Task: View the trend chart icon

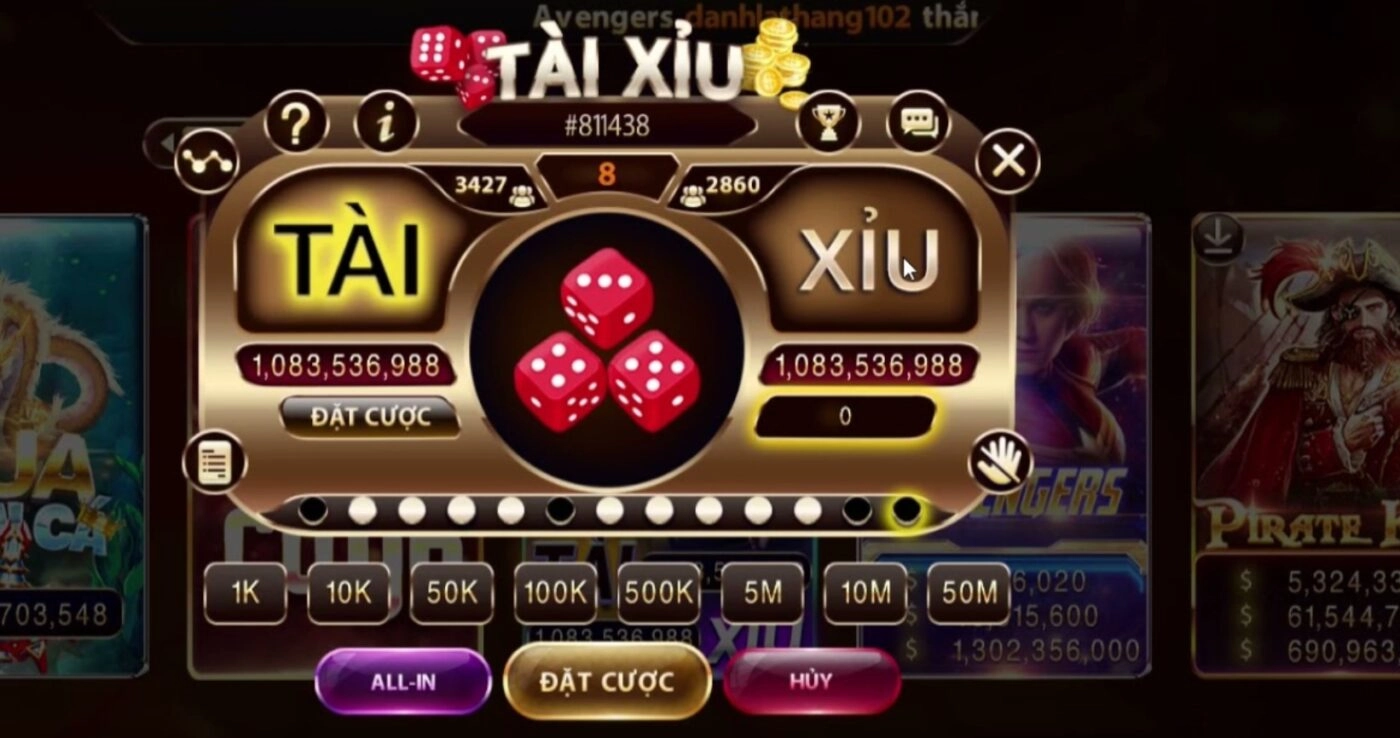Action: 206,161
